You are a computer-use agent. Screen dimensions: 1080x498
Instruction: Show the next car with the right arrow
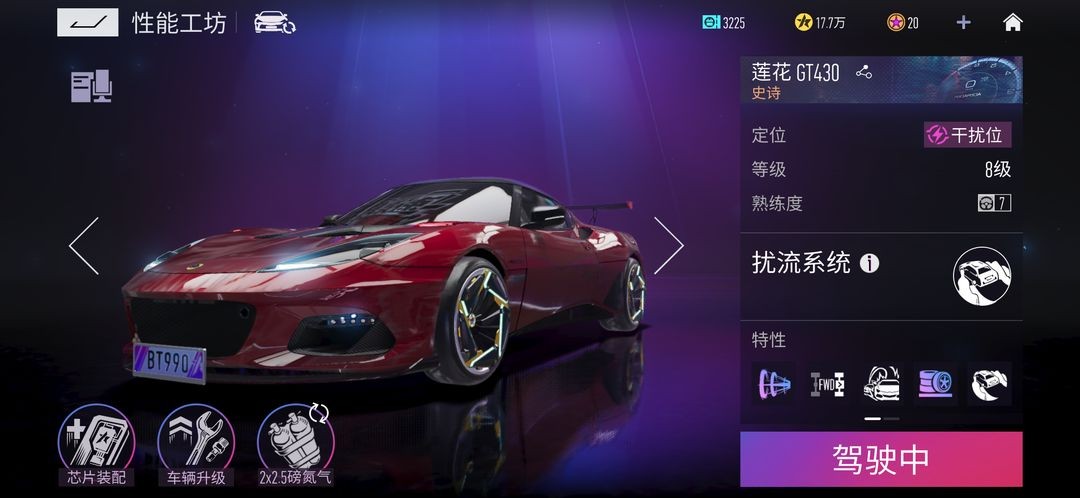click(x=668, y=246)
